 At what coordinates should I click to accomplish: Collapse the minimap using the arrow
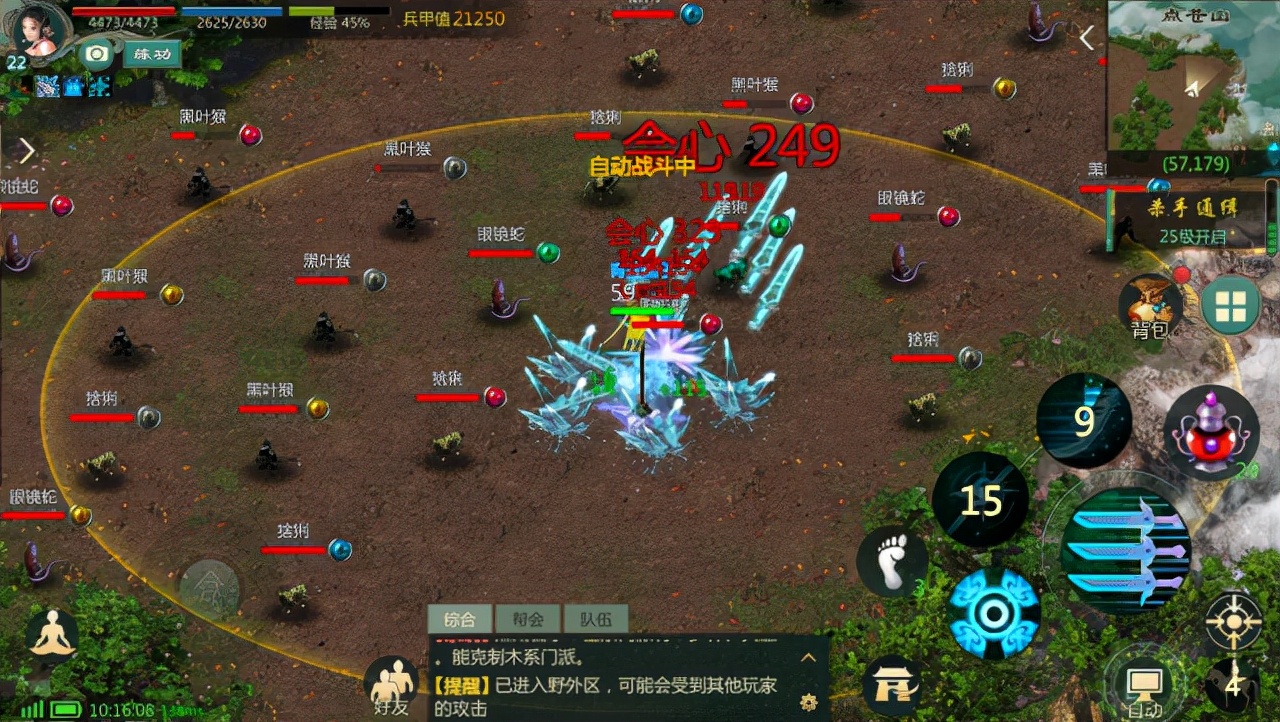click(x=1087, y=36)
